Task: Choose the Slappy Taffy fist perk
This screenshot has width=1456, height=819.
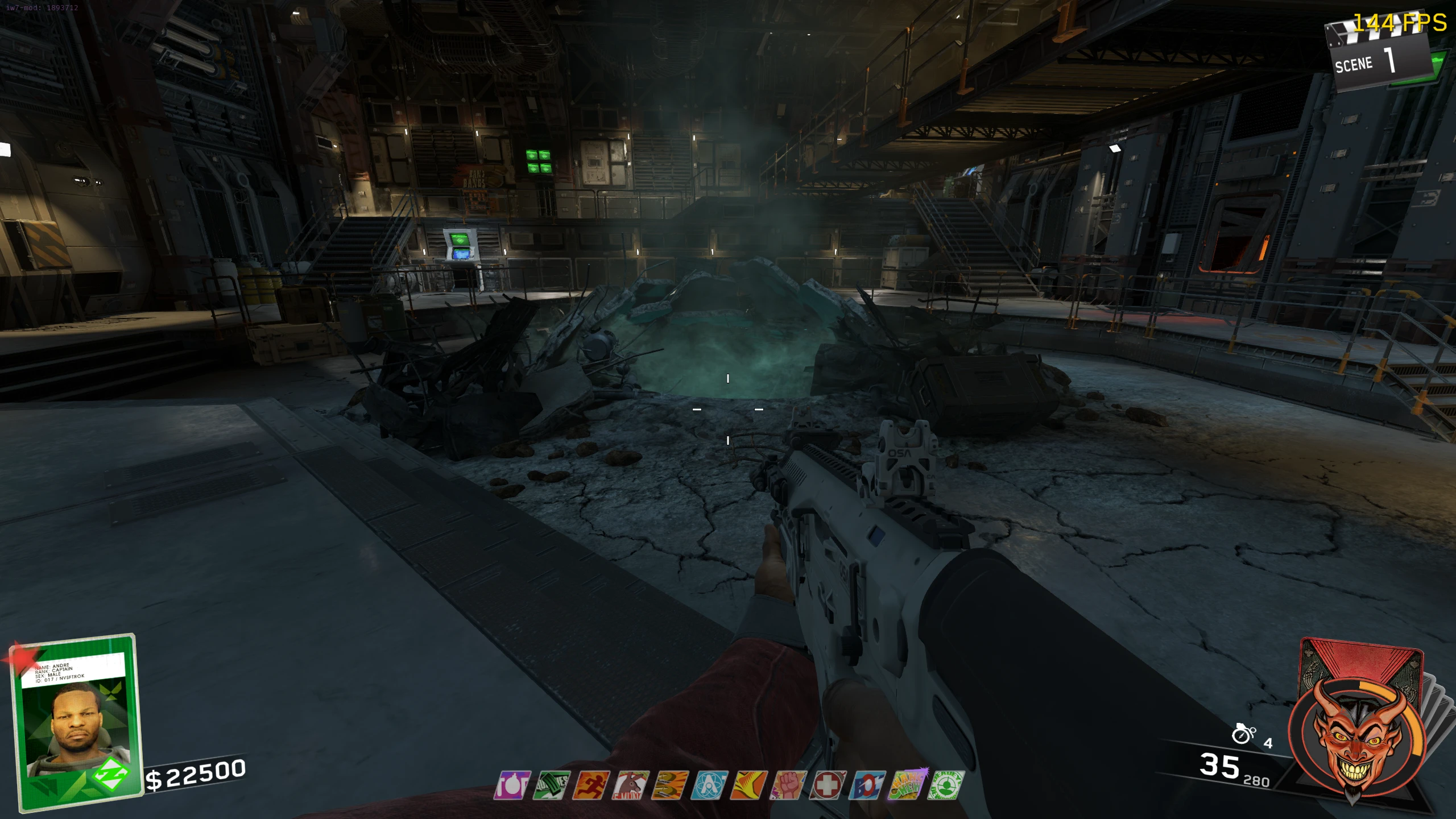Action: (x=788, y=785)
